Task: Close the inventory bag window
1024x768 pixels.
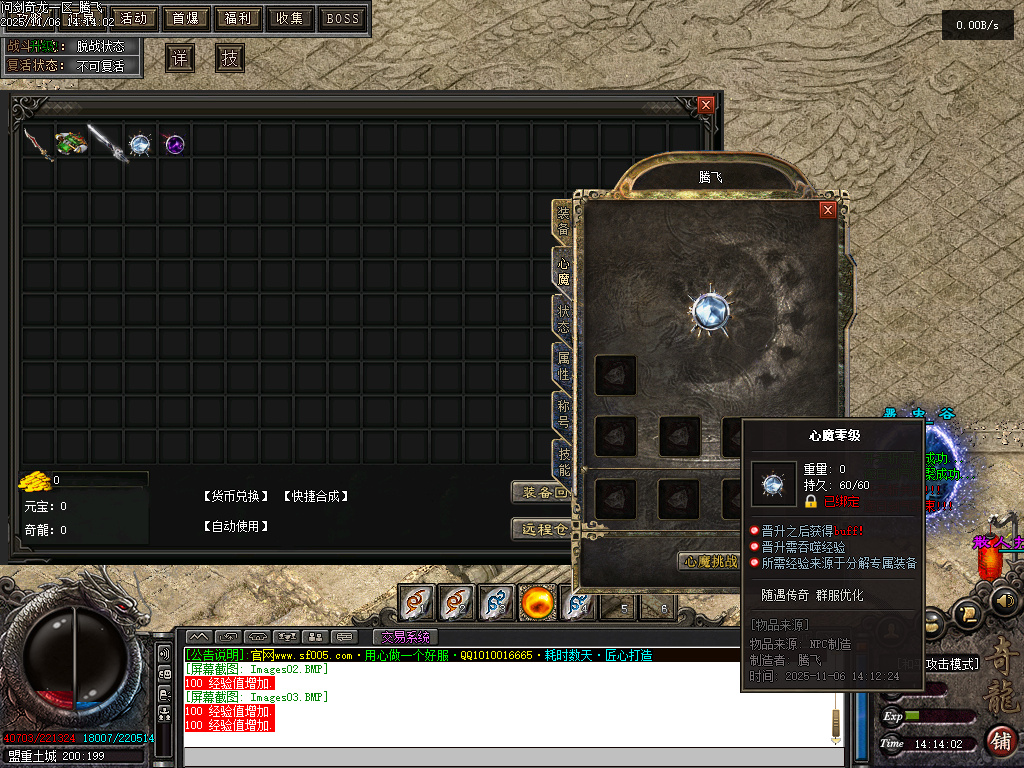Action: 706,104
